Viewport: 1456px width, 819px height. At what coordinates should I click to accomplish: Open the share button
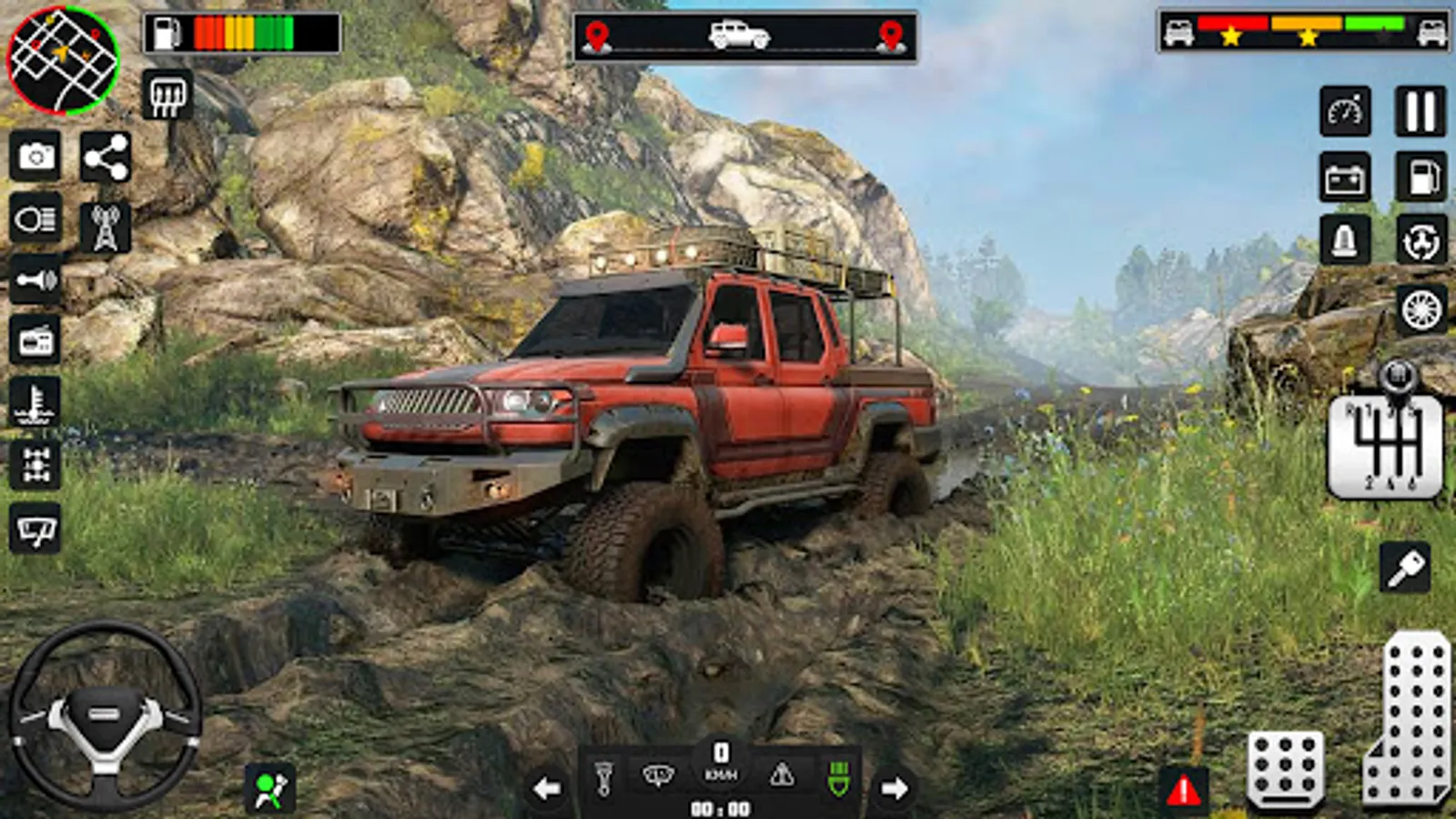point(106,158)
